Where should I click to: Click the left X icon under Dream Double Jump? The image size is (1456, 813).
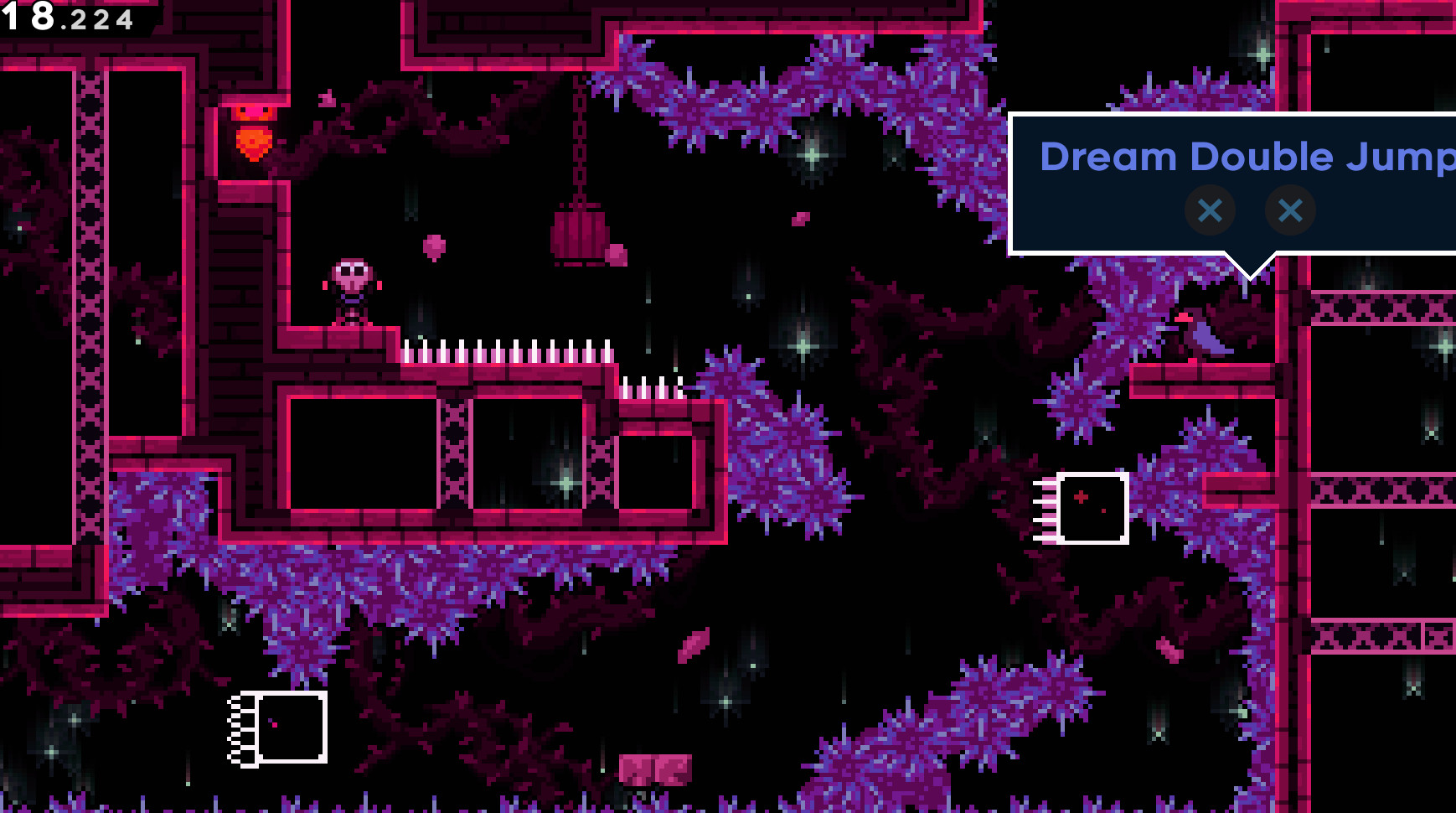coord(1210,210)
